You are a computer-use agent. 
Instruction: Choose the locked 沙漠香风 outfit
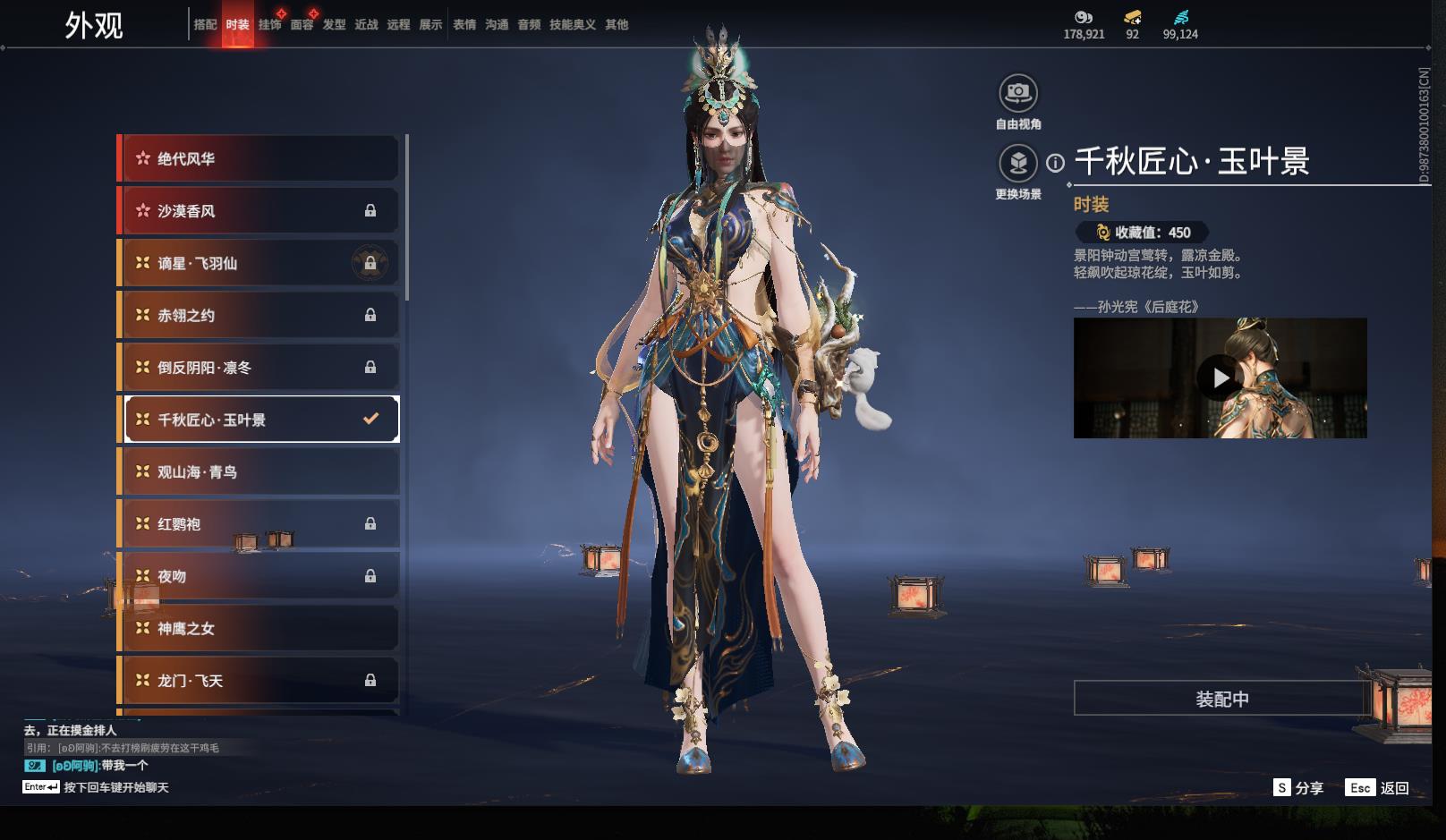pyautogui.click(x=259, y=211)
